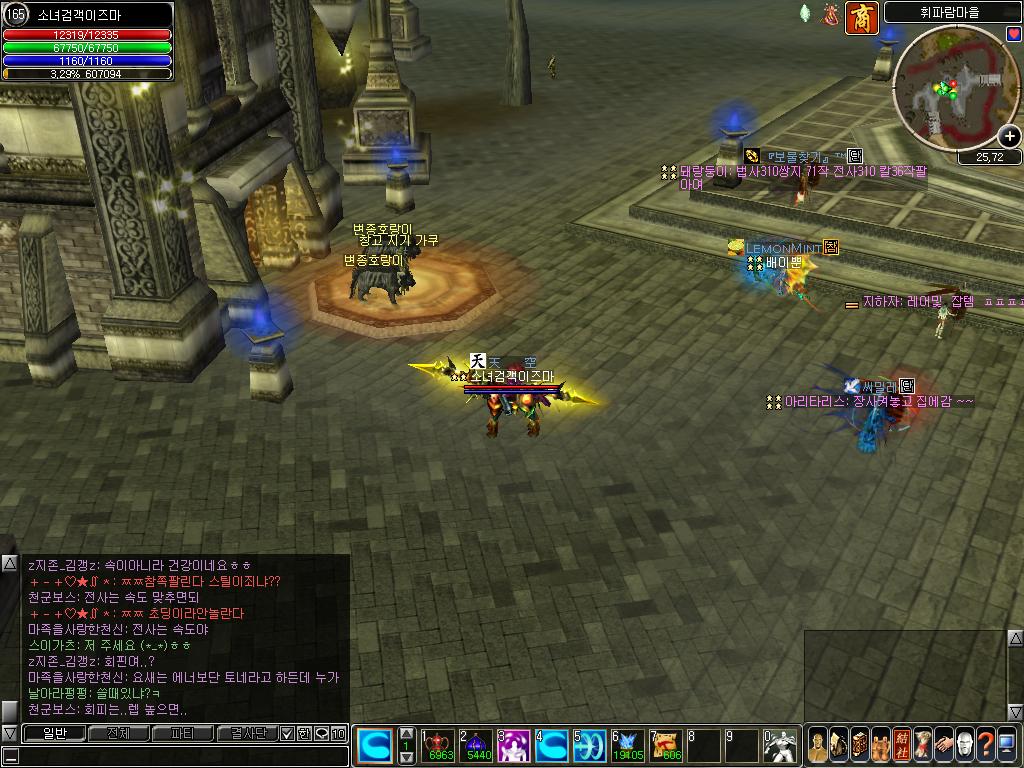
Task: Toggle the checkbox next to the chat tabs
Action: coord(287,733)
